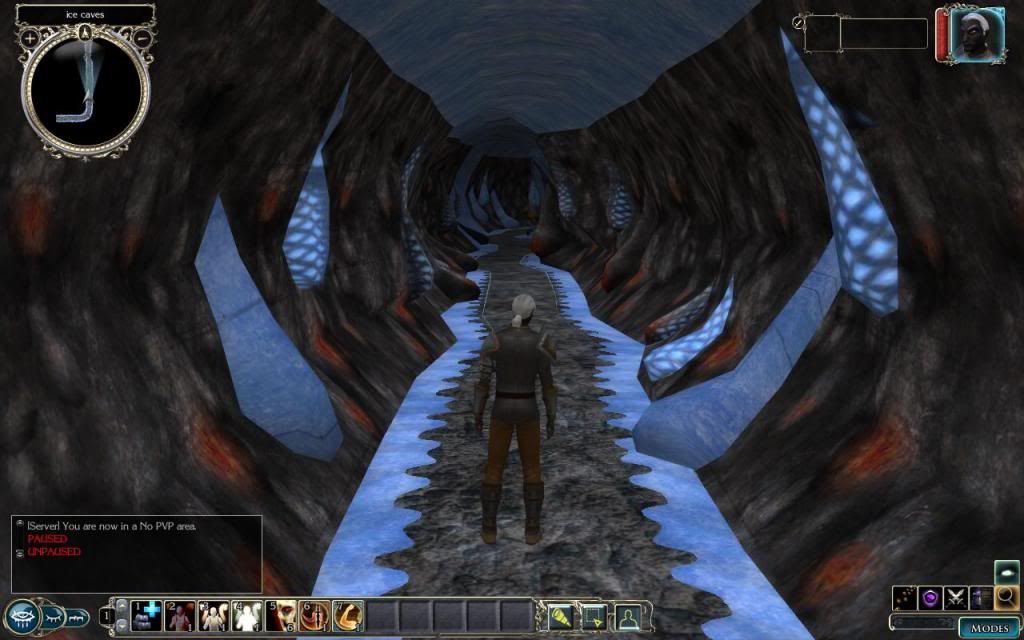Screen dimensions: 1024x640
Task: Toggle the crossed swords combat mode
Action: coord(955,598)
